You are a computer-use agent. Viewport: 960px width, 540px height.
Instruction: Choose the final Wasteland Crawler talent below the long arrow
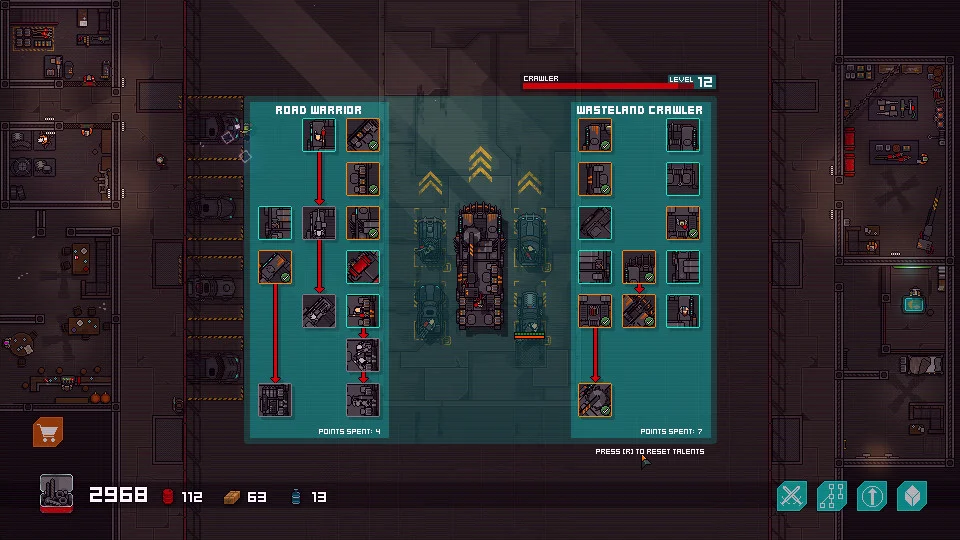595,400
